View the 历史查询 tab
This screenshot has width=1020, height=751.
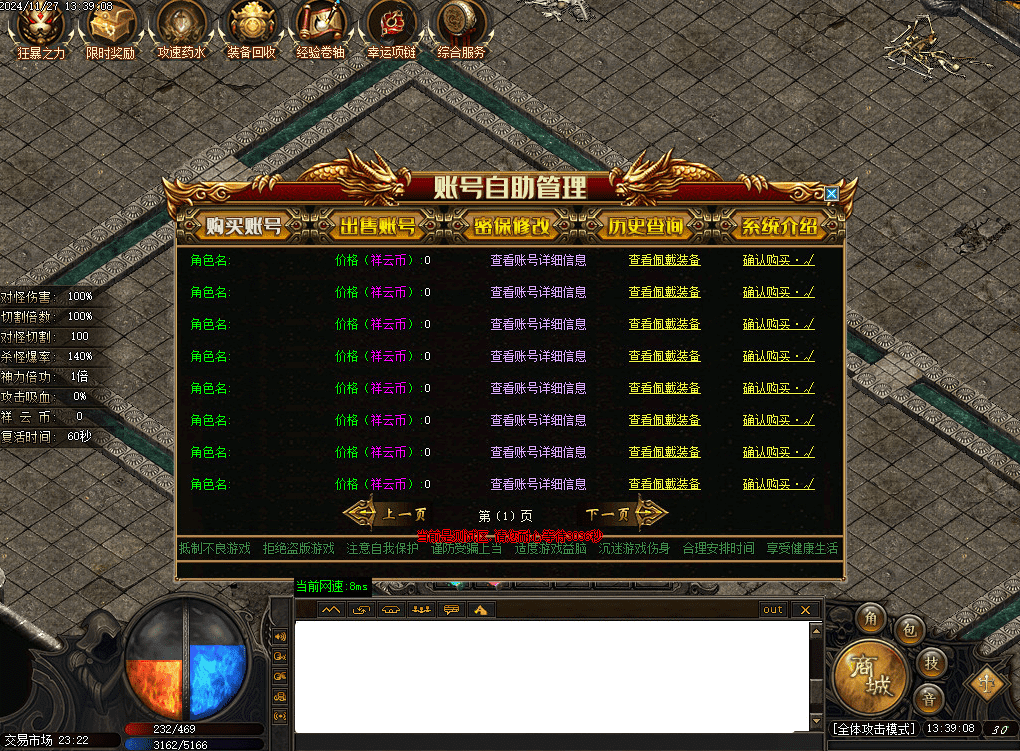[x=645, y=227]
